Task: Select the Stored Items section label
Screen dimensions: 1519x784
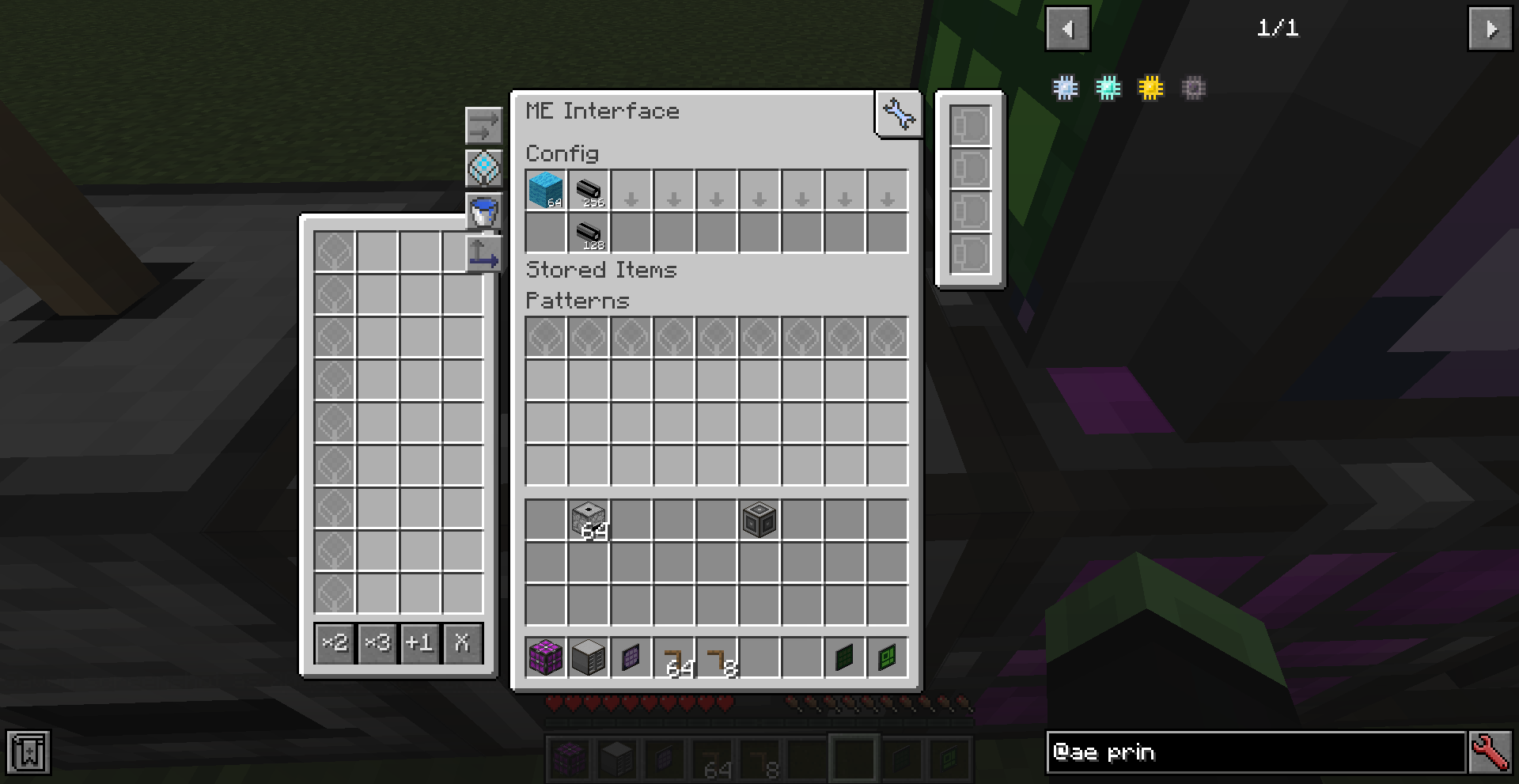Action: click(x=601, y=270)
